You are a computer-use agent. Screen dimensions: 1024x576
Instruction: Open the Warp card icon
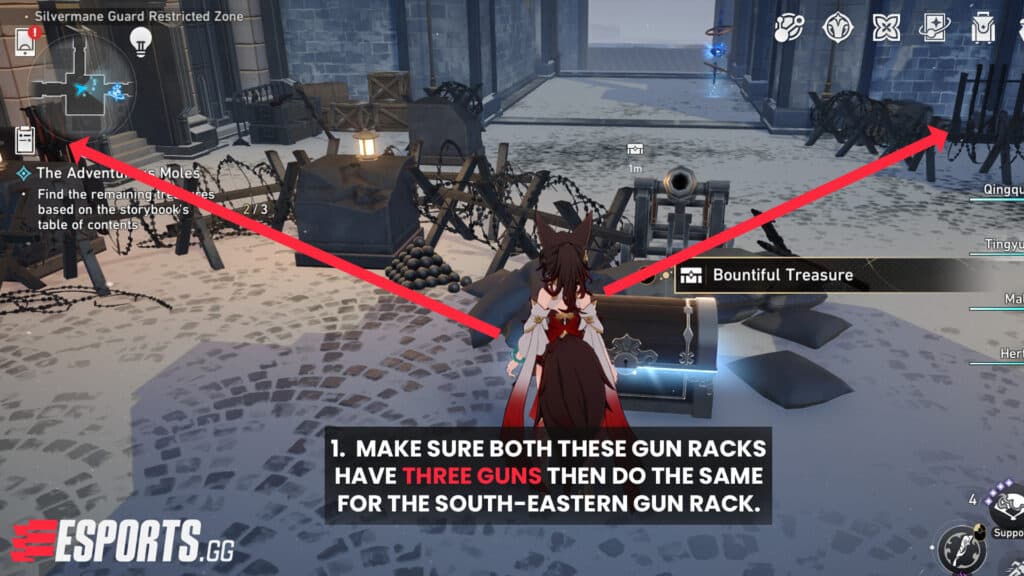(x=935, y=29)
